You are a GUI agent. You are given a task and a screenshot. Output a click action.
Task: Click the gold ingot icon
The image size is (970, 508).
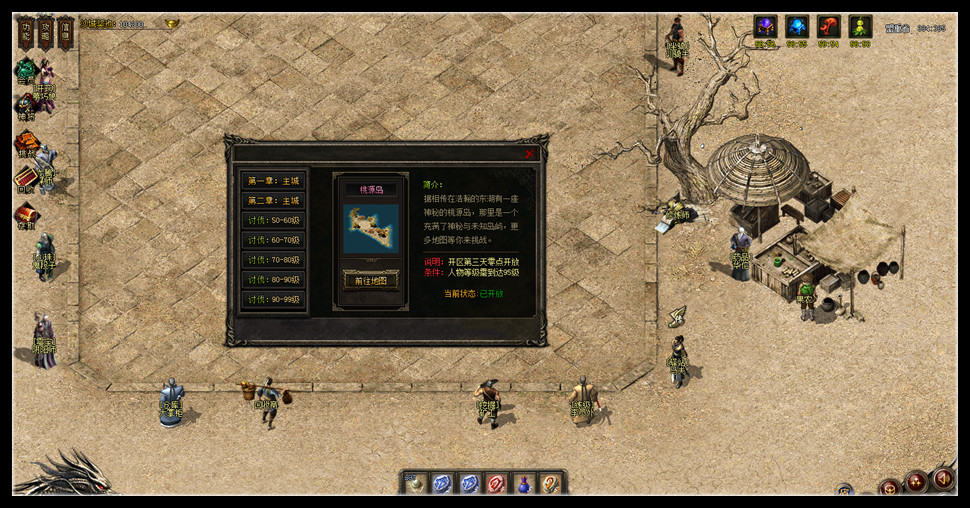172,23
